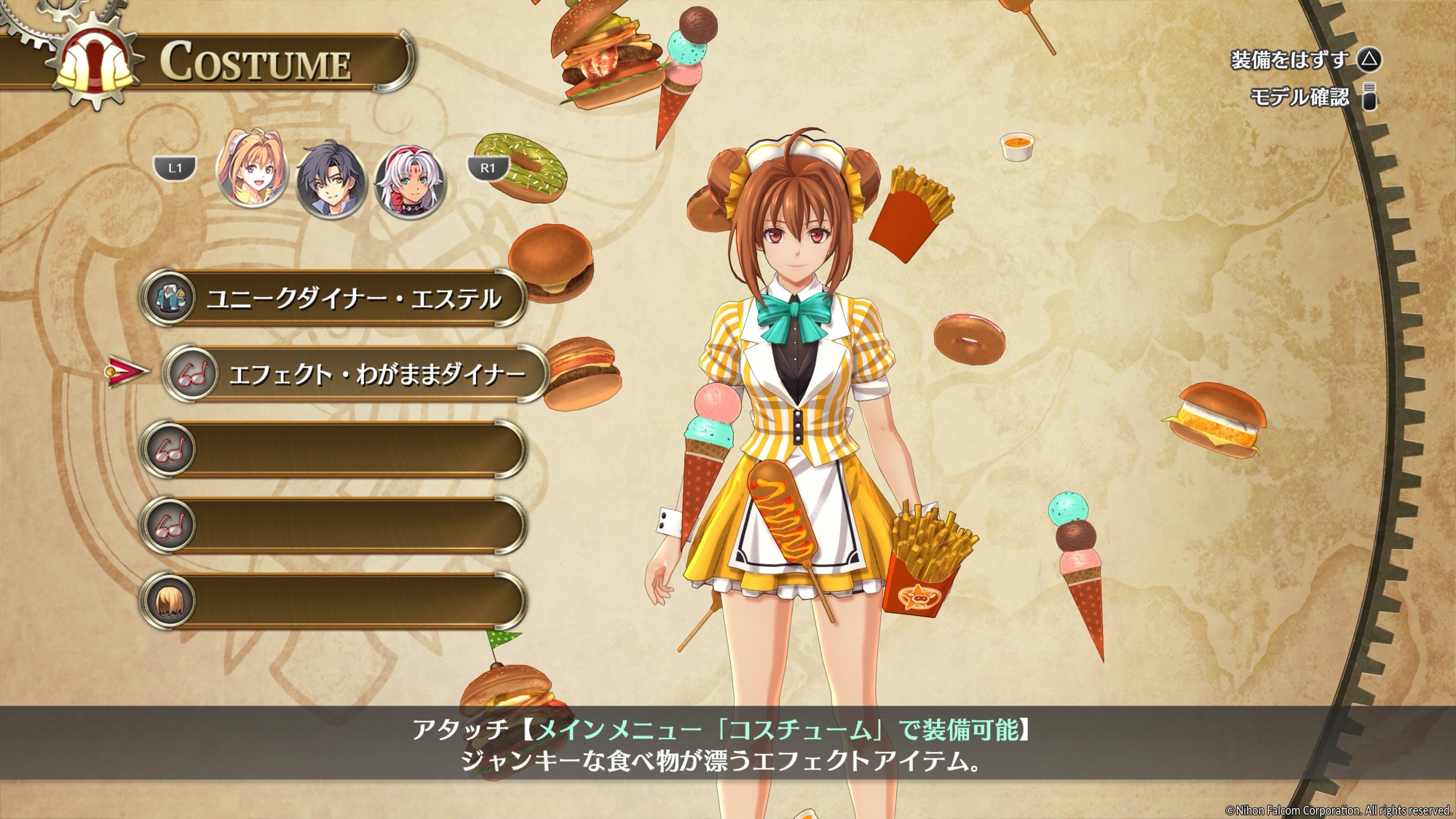Open the empty hair accessory slot
This screenshot has width=1456, height=819.
tap(333, 601)
